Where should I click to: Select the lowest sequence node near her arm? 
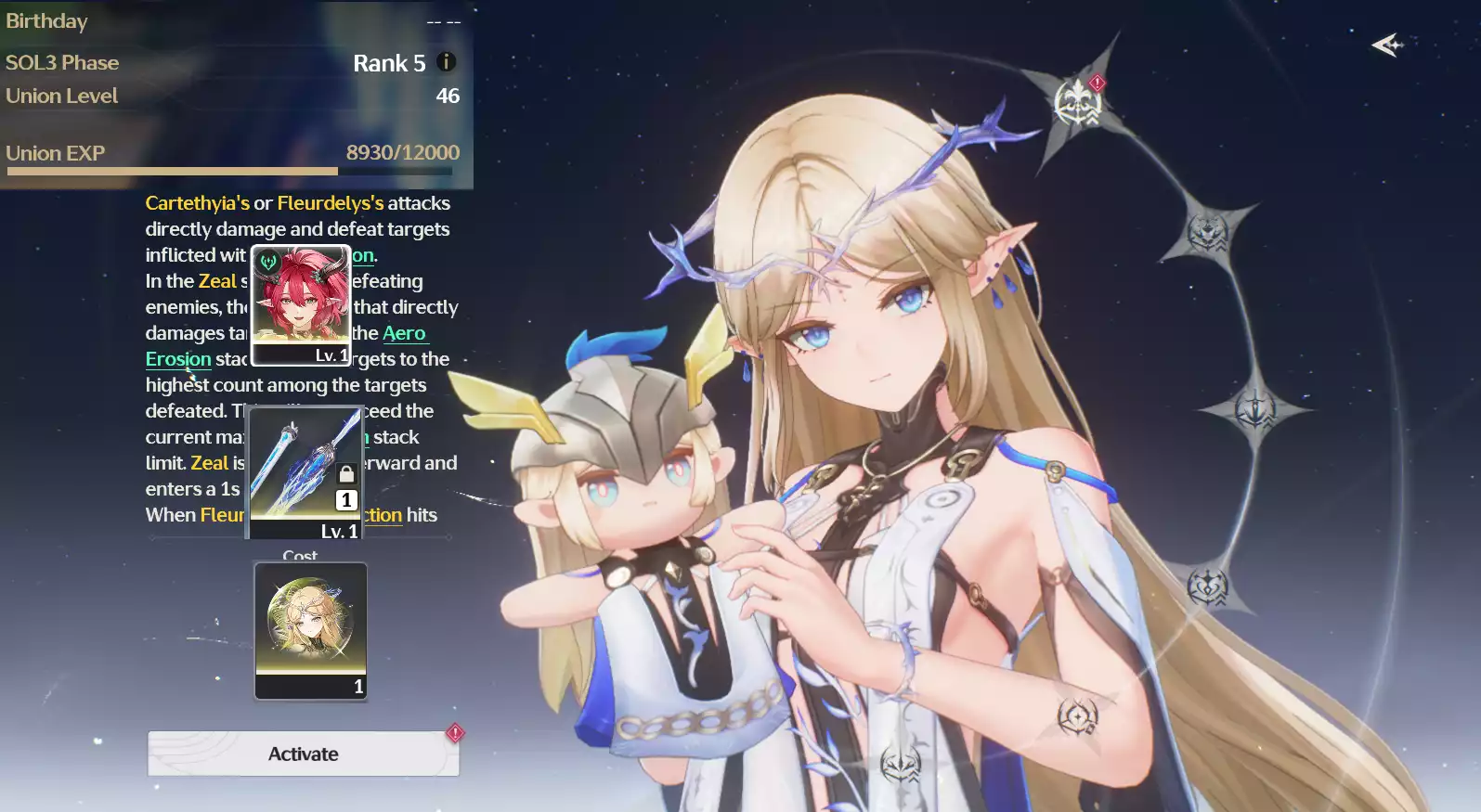tap(1075, 715)
